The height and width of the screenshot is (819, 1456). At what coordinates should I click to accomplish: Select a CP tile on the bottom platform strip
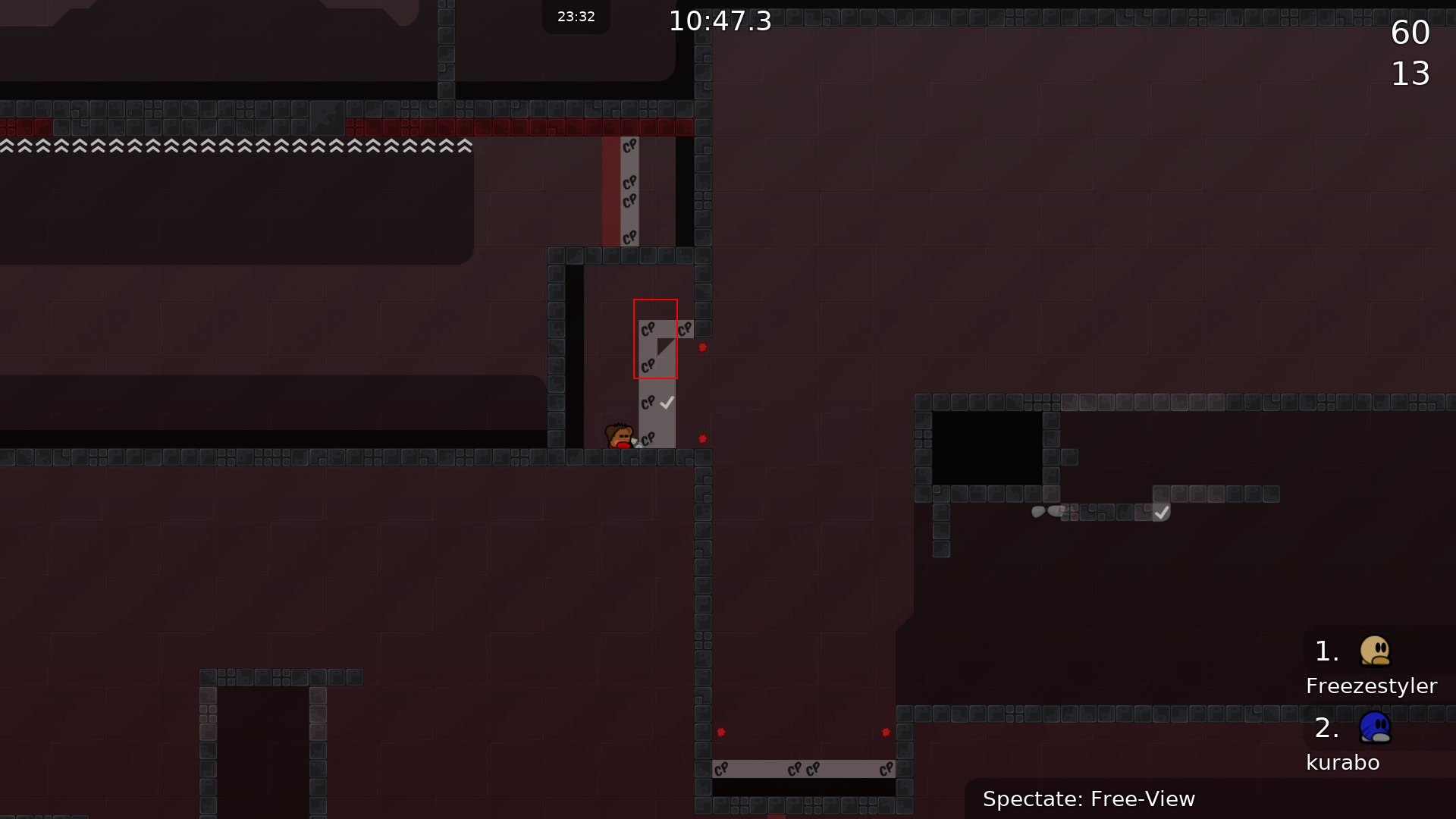pos(795,769)
